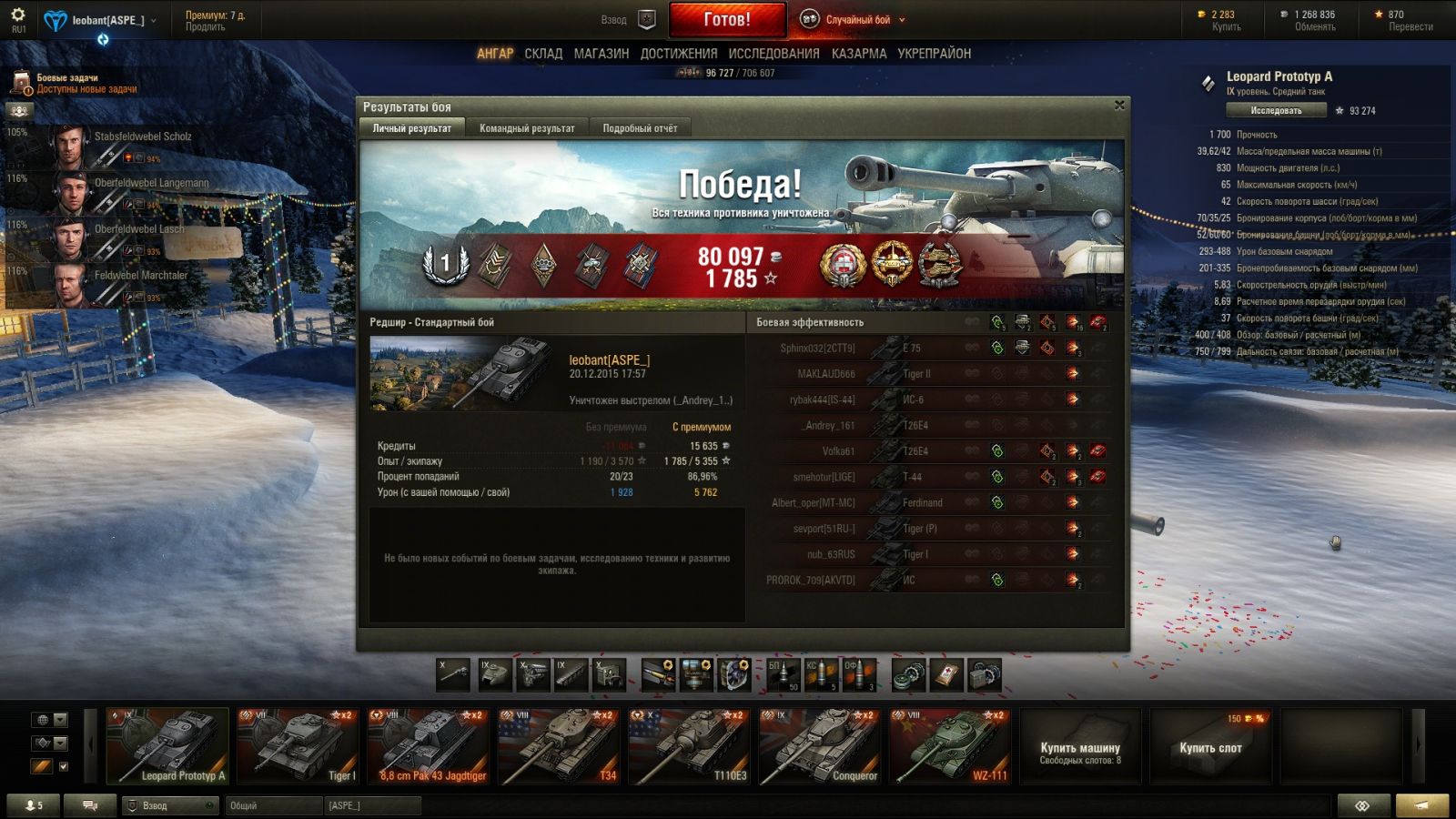Choose the T110E3 tank in carousel
This screenshot has width=1456, height=819.
click(689, 746)
